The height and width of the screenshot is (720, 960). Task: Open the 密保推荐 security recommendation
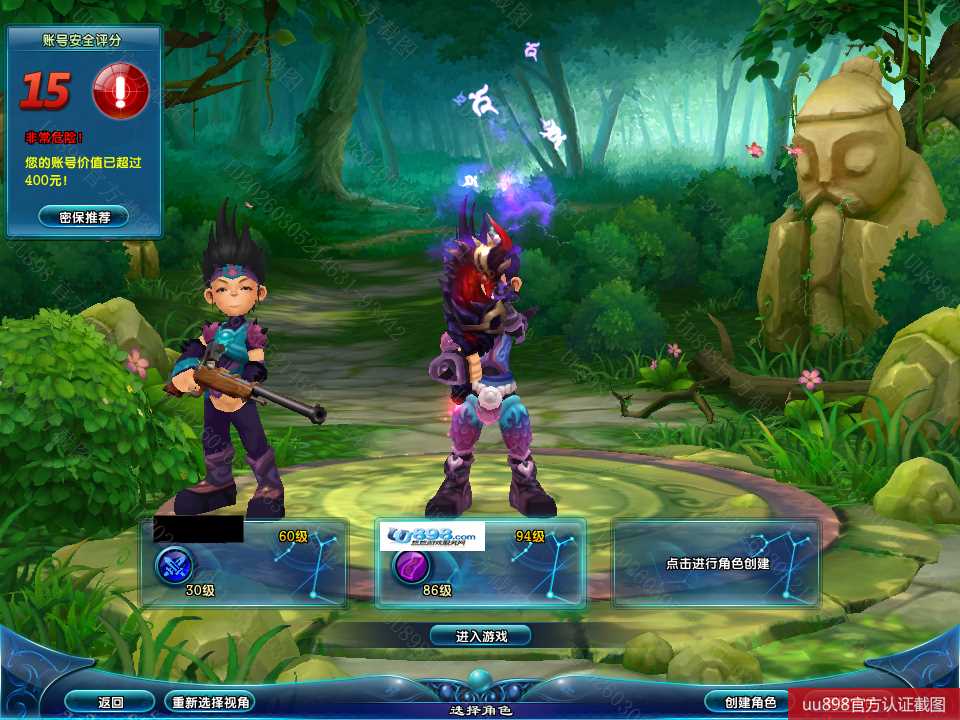(84, 216)
